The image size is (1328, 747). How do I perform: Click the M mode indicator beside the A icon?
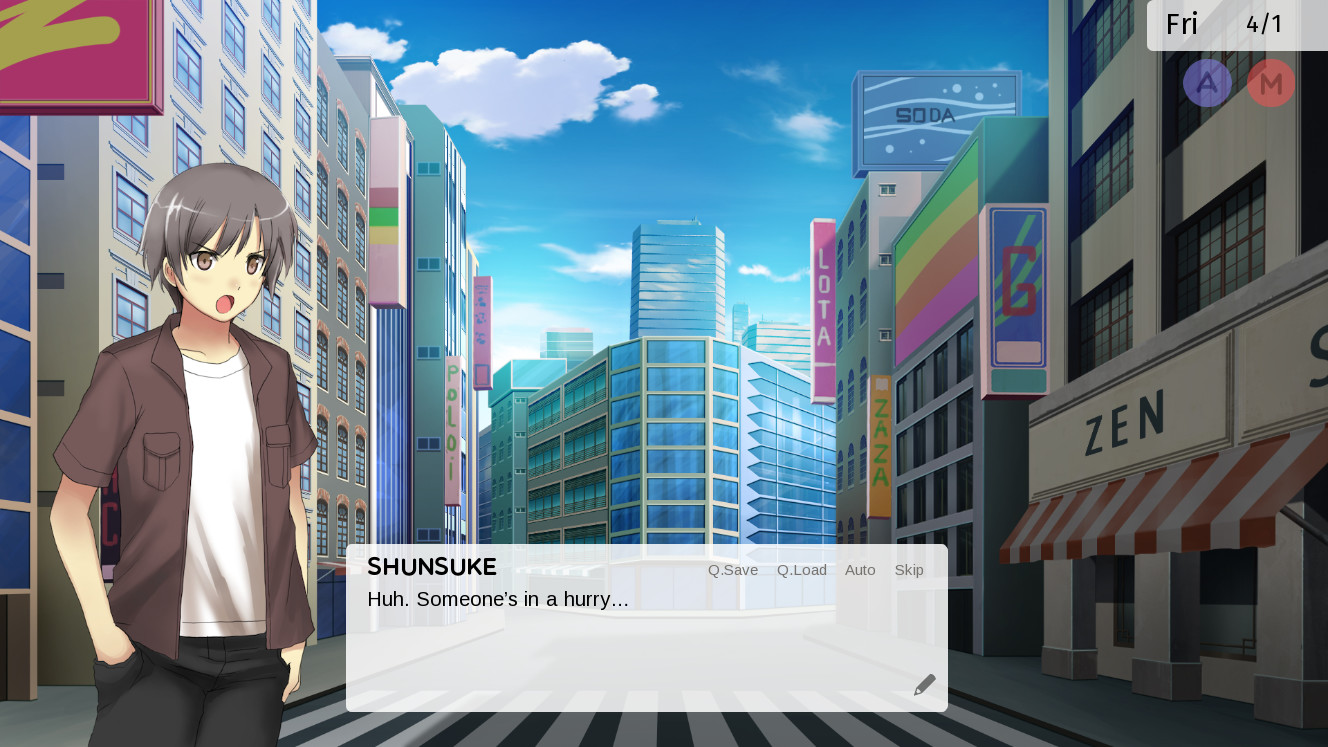(x=1270, y=83)
